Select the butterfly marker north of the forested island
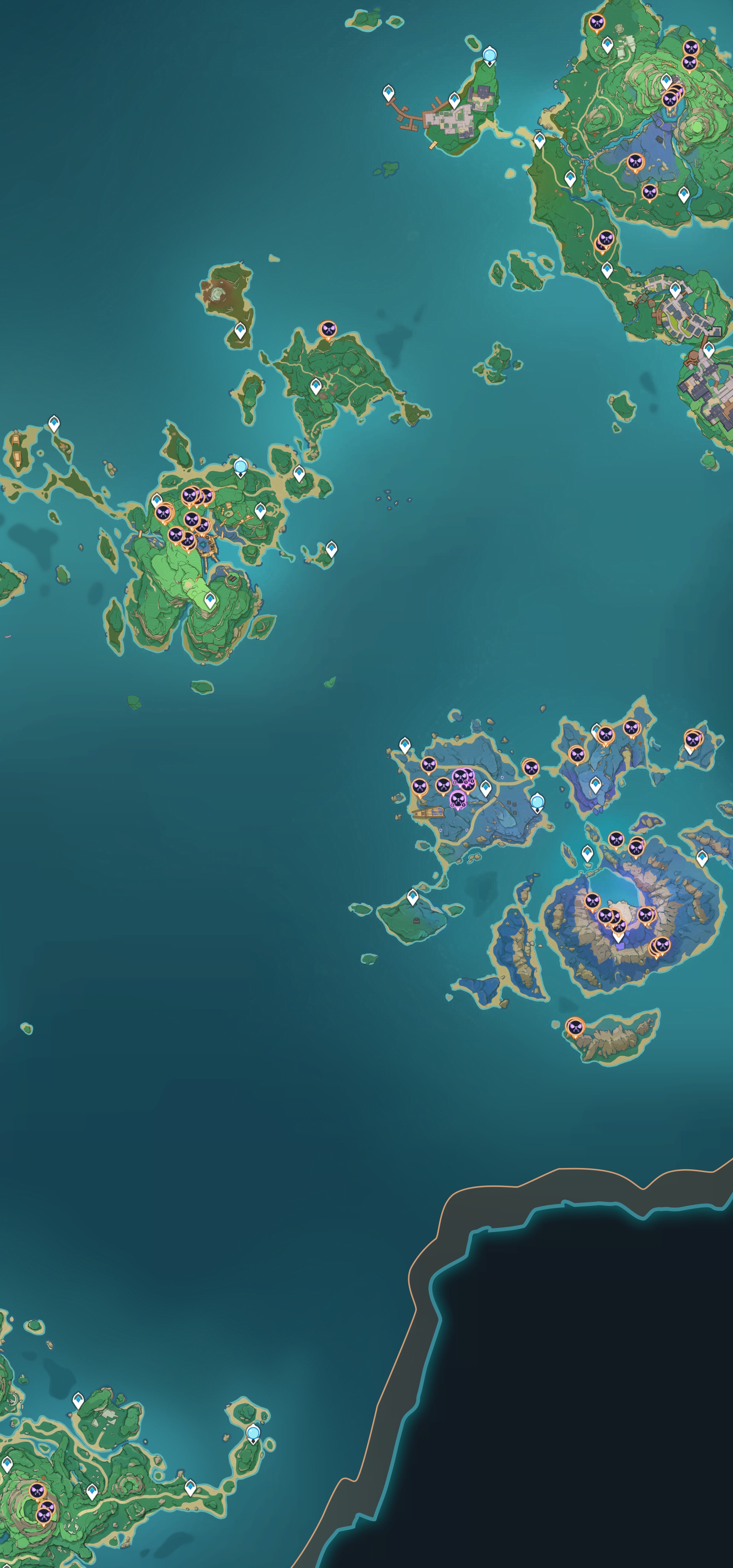The width and height of the screenshot is (733, 1568). (x=327, y=329)
